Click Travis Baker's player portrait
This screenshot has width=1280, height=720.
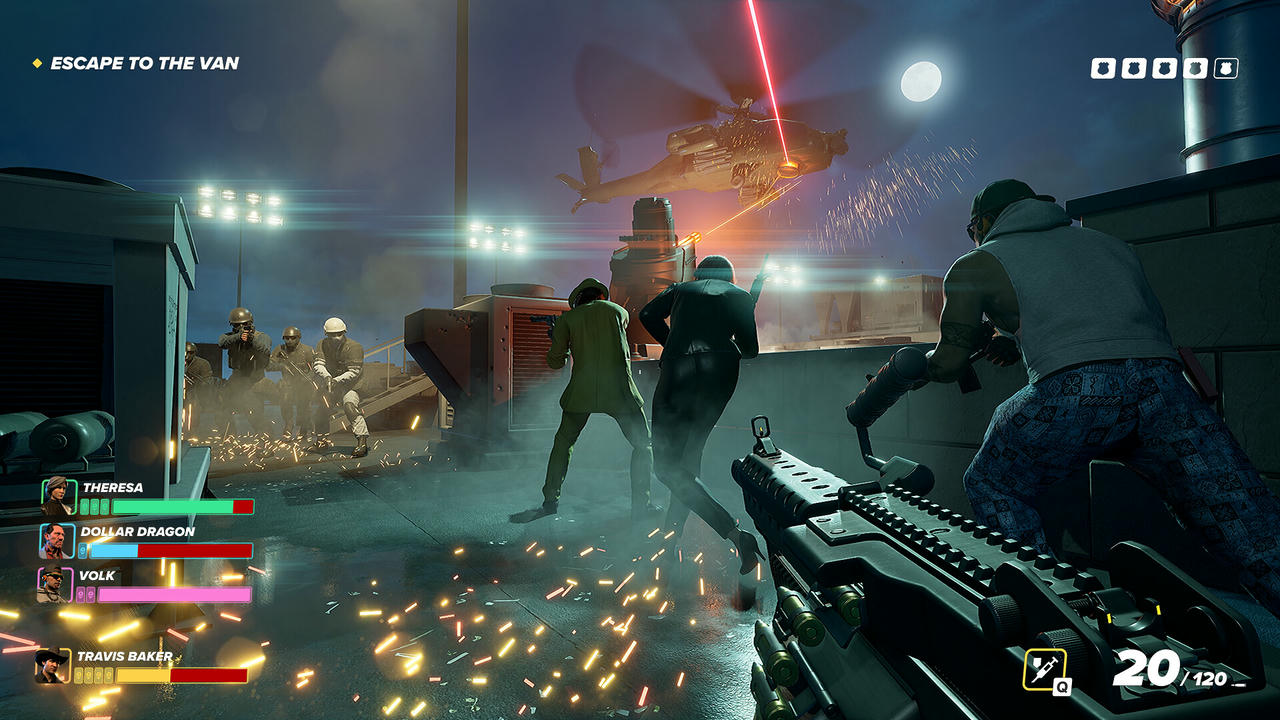pyautogui.click(x=52, y=666)
